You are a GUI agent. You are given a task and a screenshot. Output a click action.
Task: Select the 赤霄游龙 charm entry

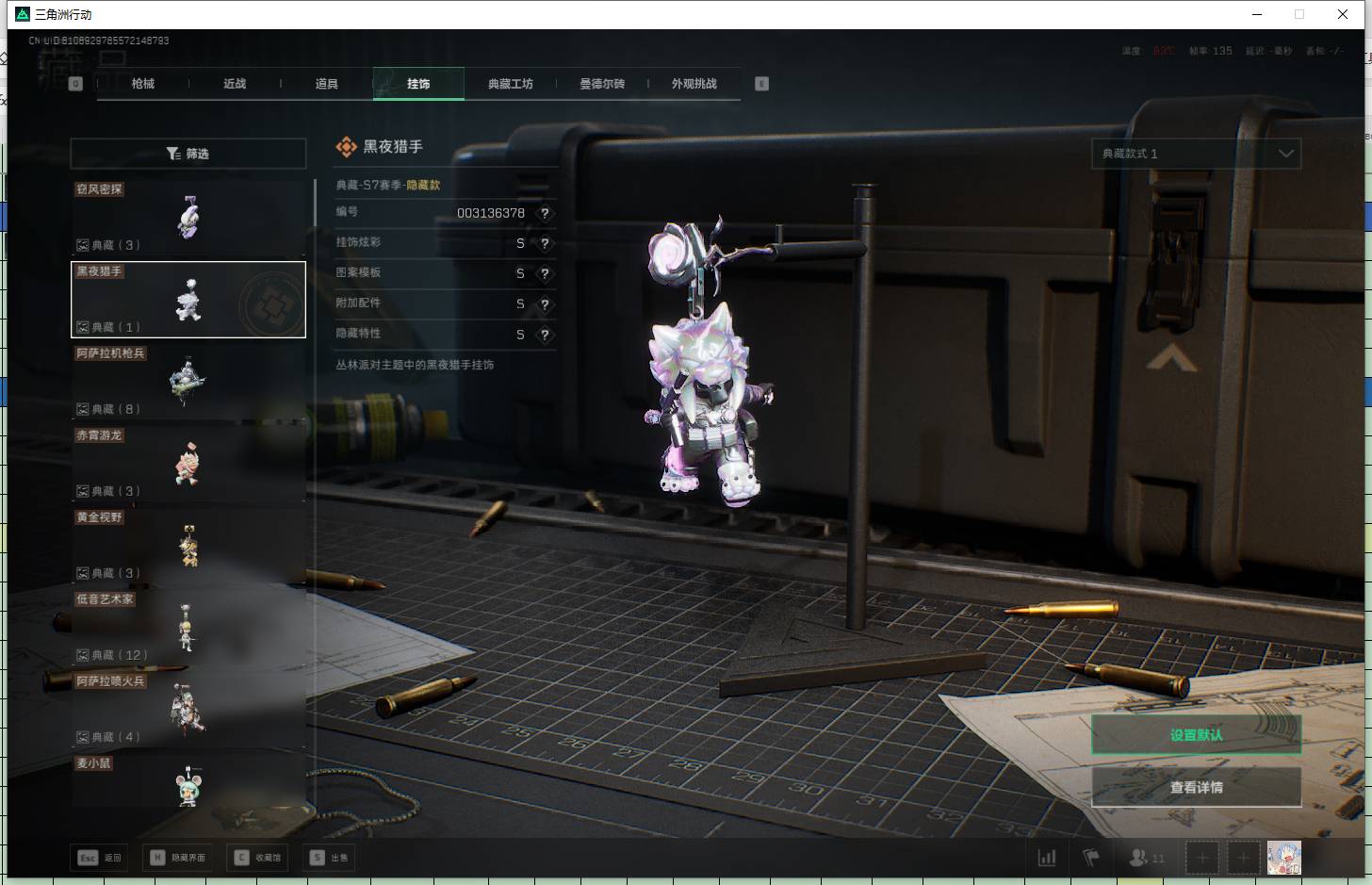pos(188,464)
